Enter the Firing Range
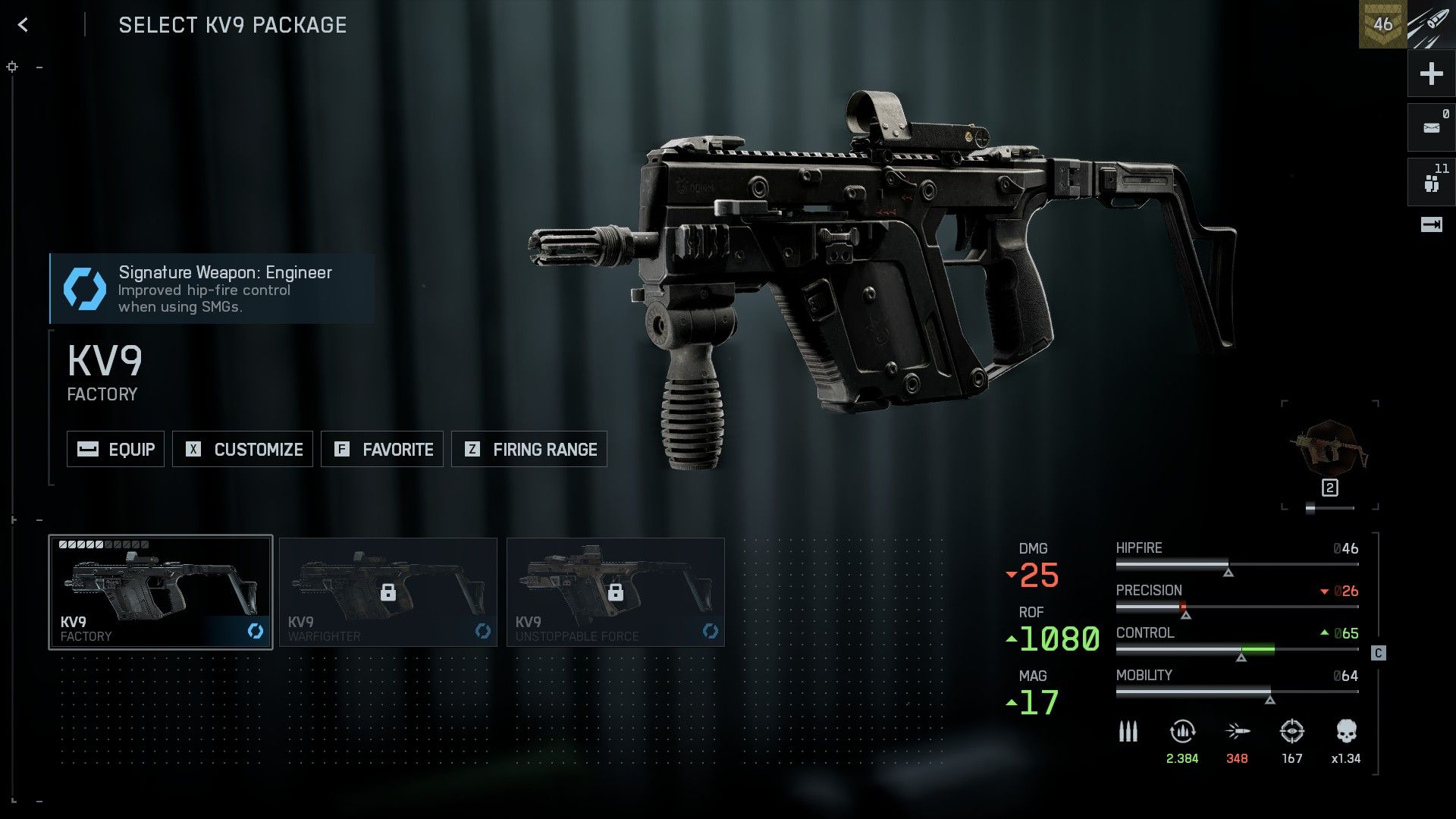 click(x=529, y=449)
